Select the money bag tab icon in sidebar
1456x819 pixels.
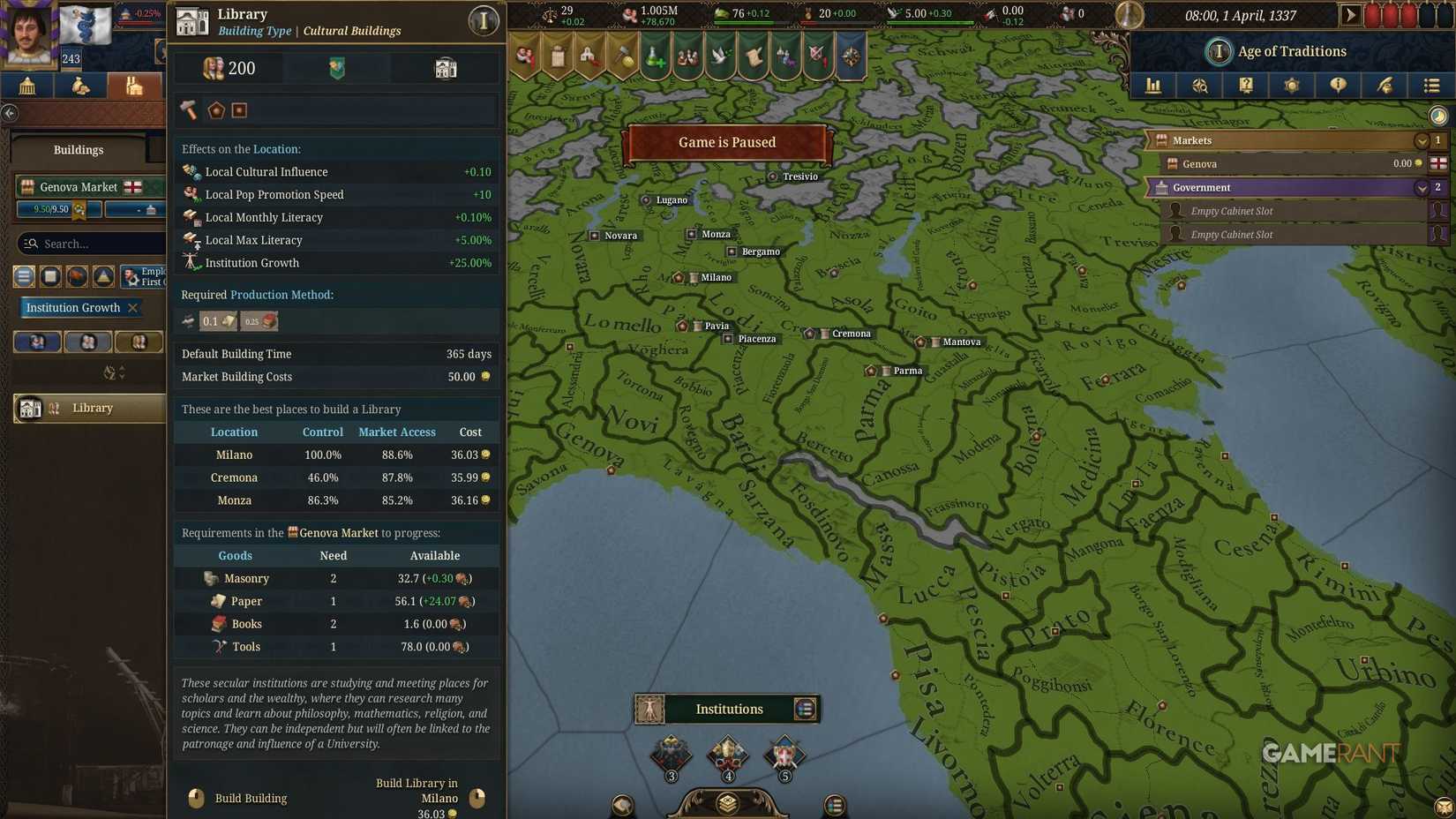[x=80, y=86]
